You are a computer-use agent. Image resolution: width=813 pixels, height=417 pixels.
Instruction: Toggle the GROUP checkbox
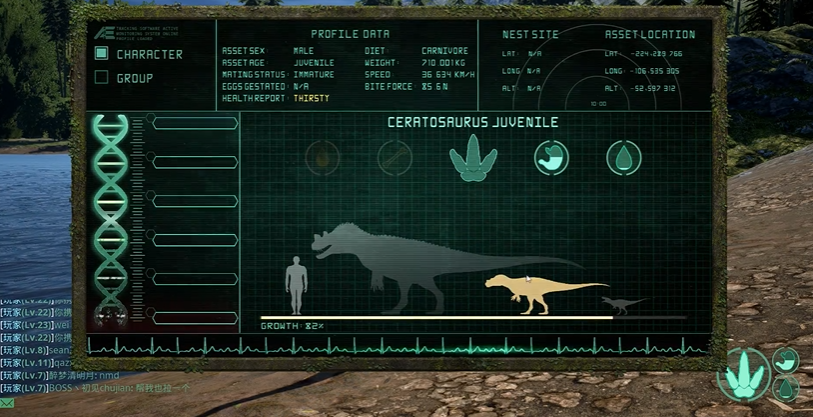pyautogui.click(x=101, y=77)
